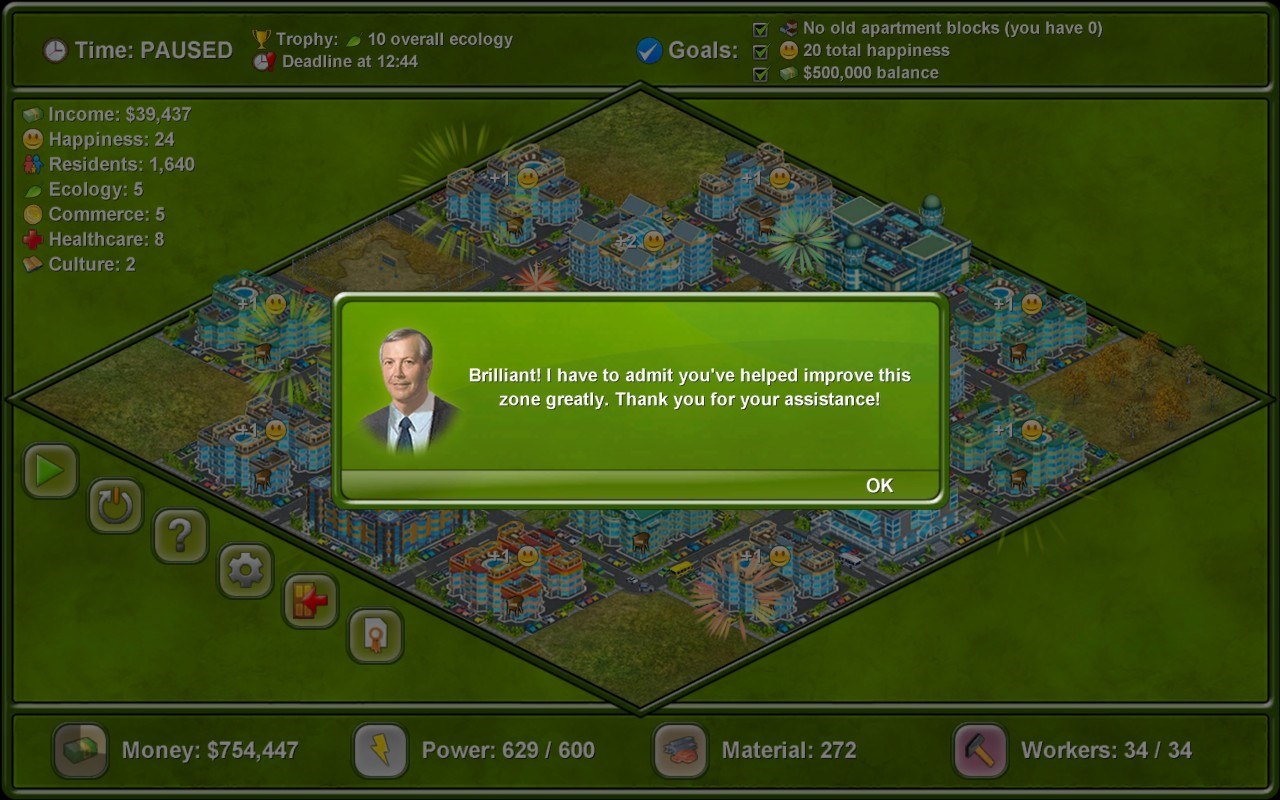This screenshot has height=800, width=1280.
Task: Open the awards certificate icon
Action: (x=375, y=637)
